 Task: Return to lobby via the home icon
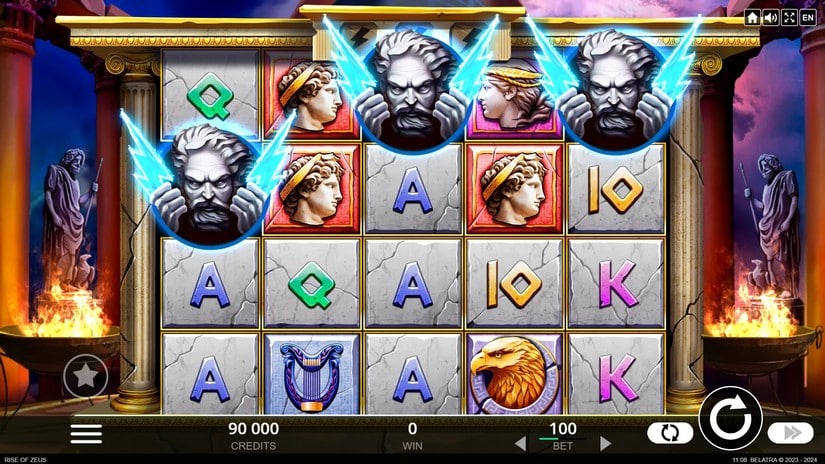coord(753,18)
